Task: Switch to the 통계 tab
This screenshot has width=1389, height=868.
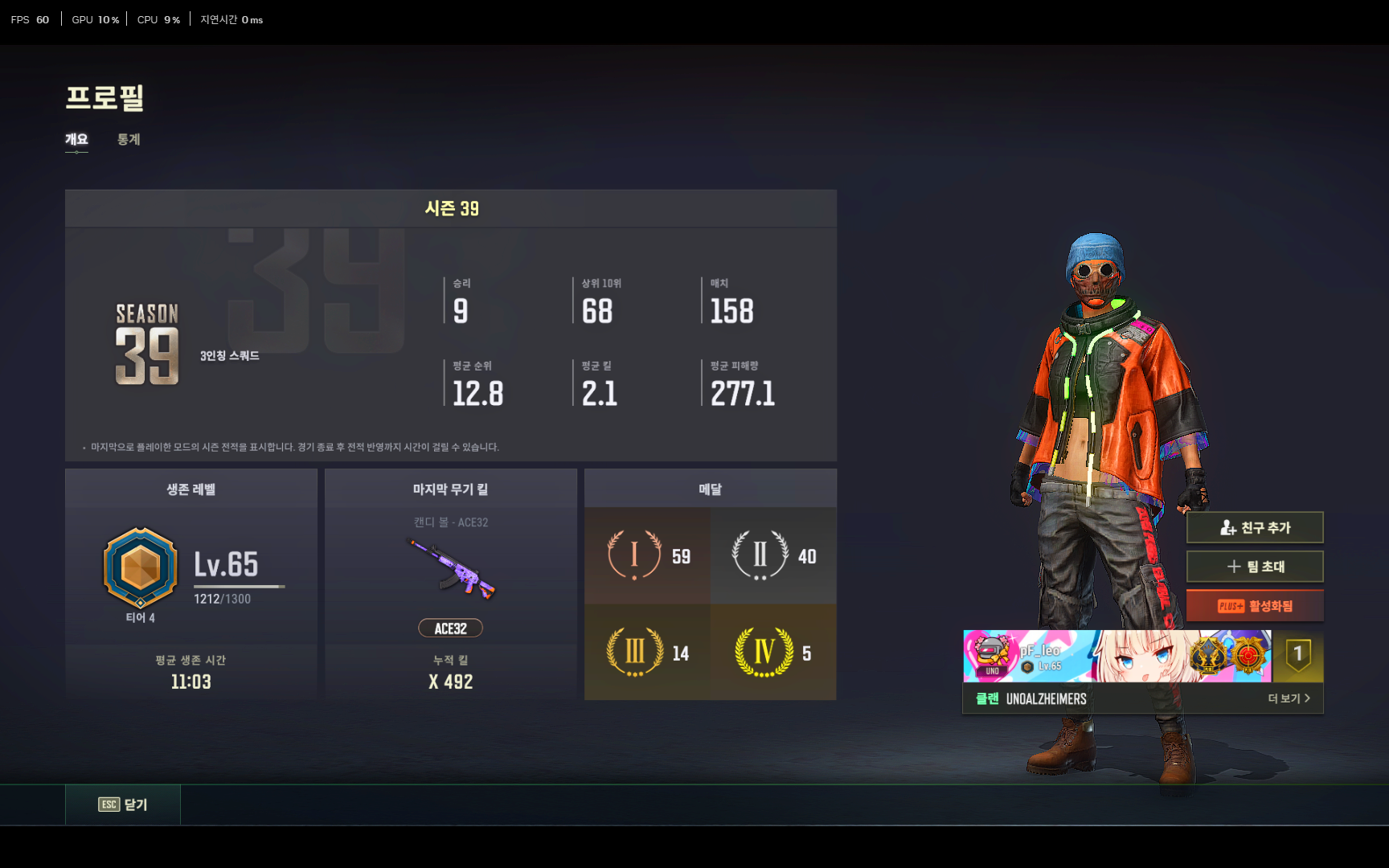Action: pos(129,140)
